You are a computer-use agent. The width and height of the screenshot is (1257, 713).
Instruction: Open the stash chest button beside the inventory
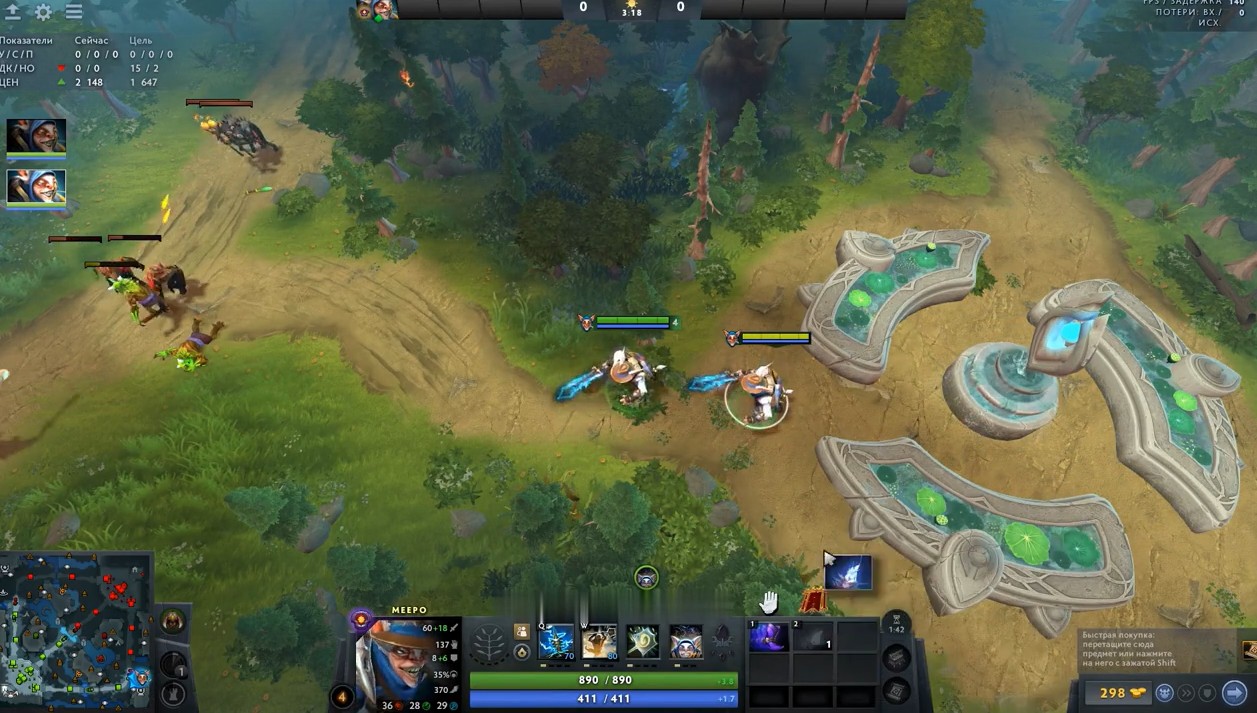[x=896, y=657]
